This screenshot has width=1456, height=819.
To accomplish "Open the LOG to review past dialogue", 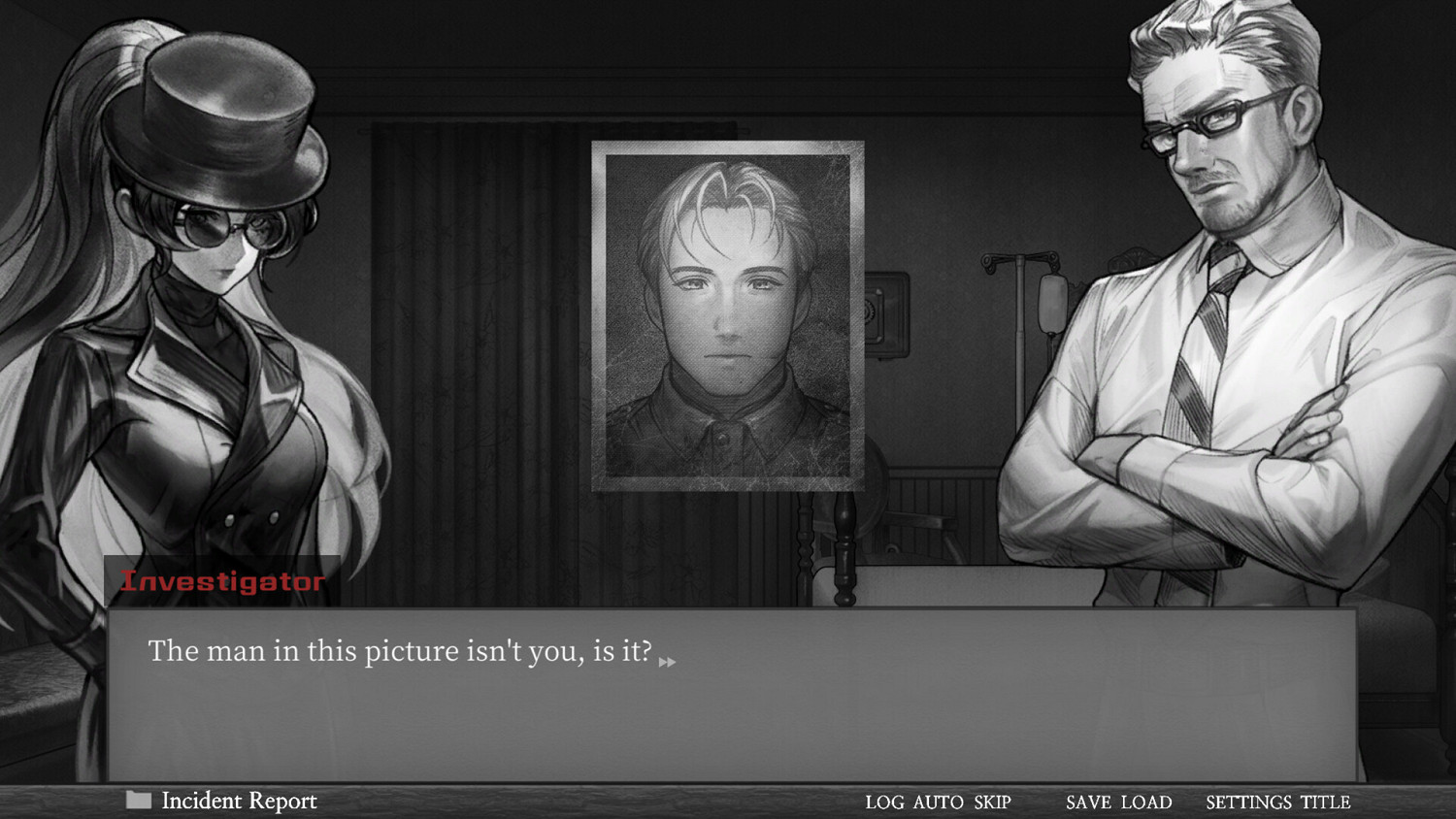I will 881,802.
